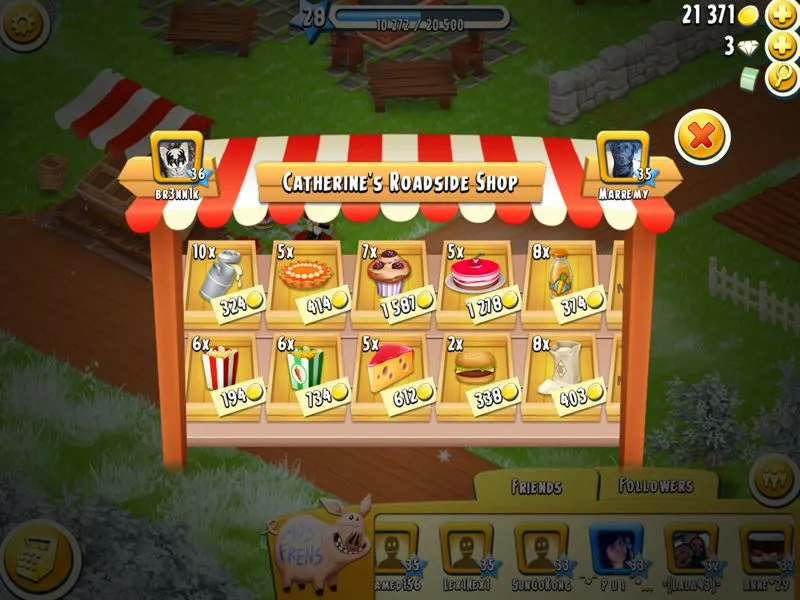Switch to the Followers tab
Screen dimensions: 800x600
(656, 486)
